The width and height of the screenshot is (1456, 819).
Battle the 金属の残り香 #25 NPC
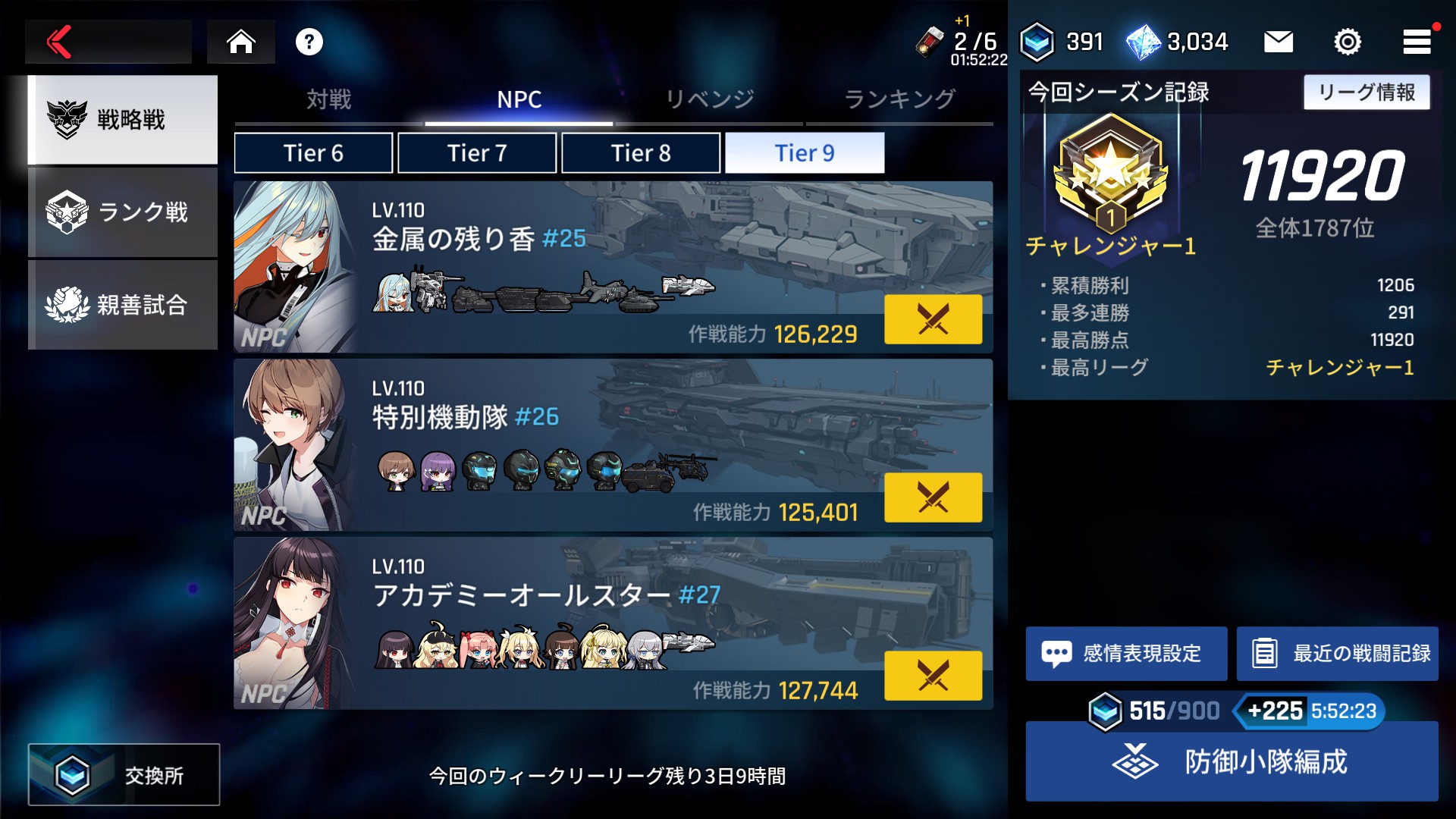pyautogui.click(x=933, y=319)
